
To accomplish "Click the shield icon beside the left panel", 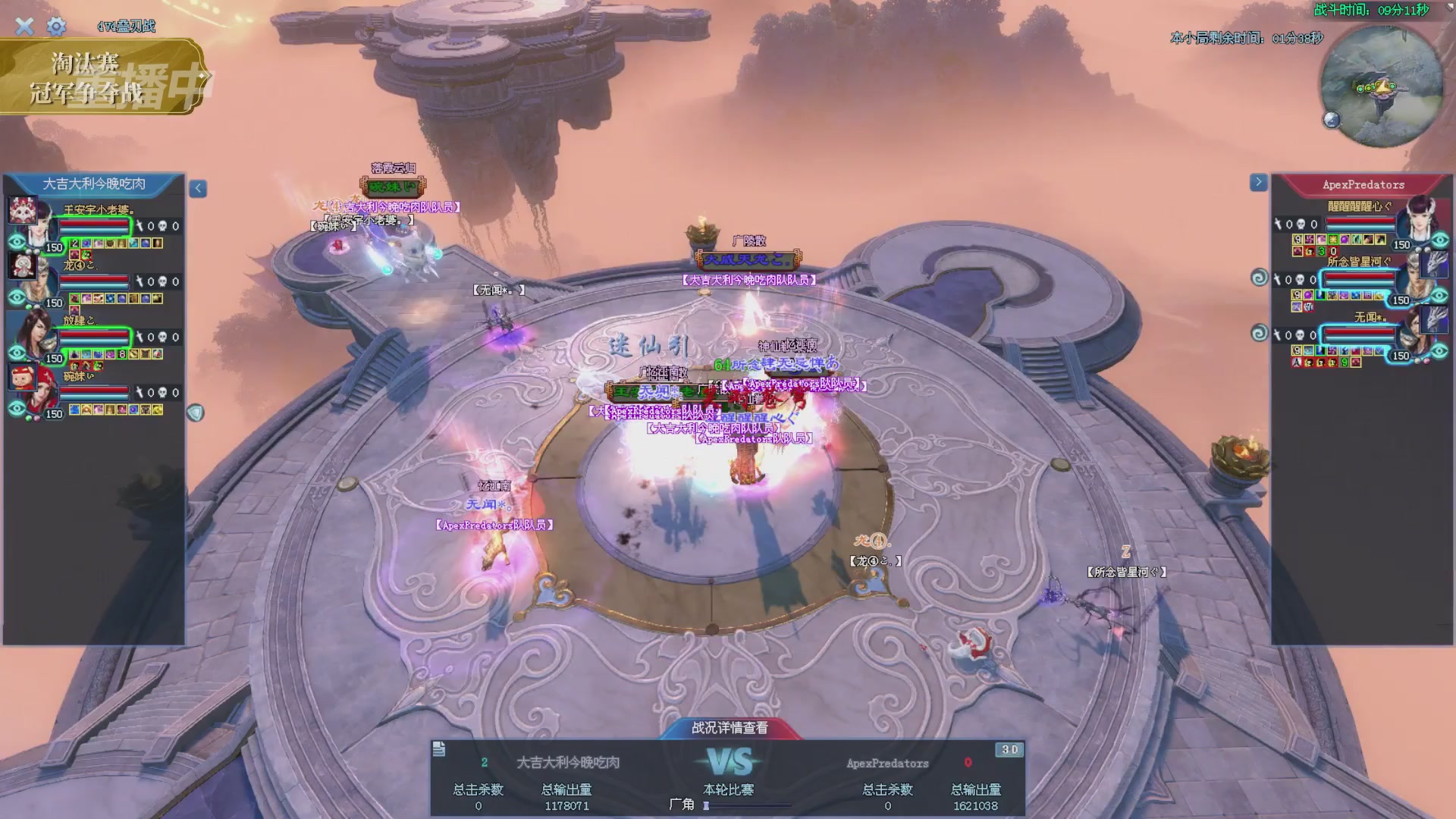I will coord(196,413).
